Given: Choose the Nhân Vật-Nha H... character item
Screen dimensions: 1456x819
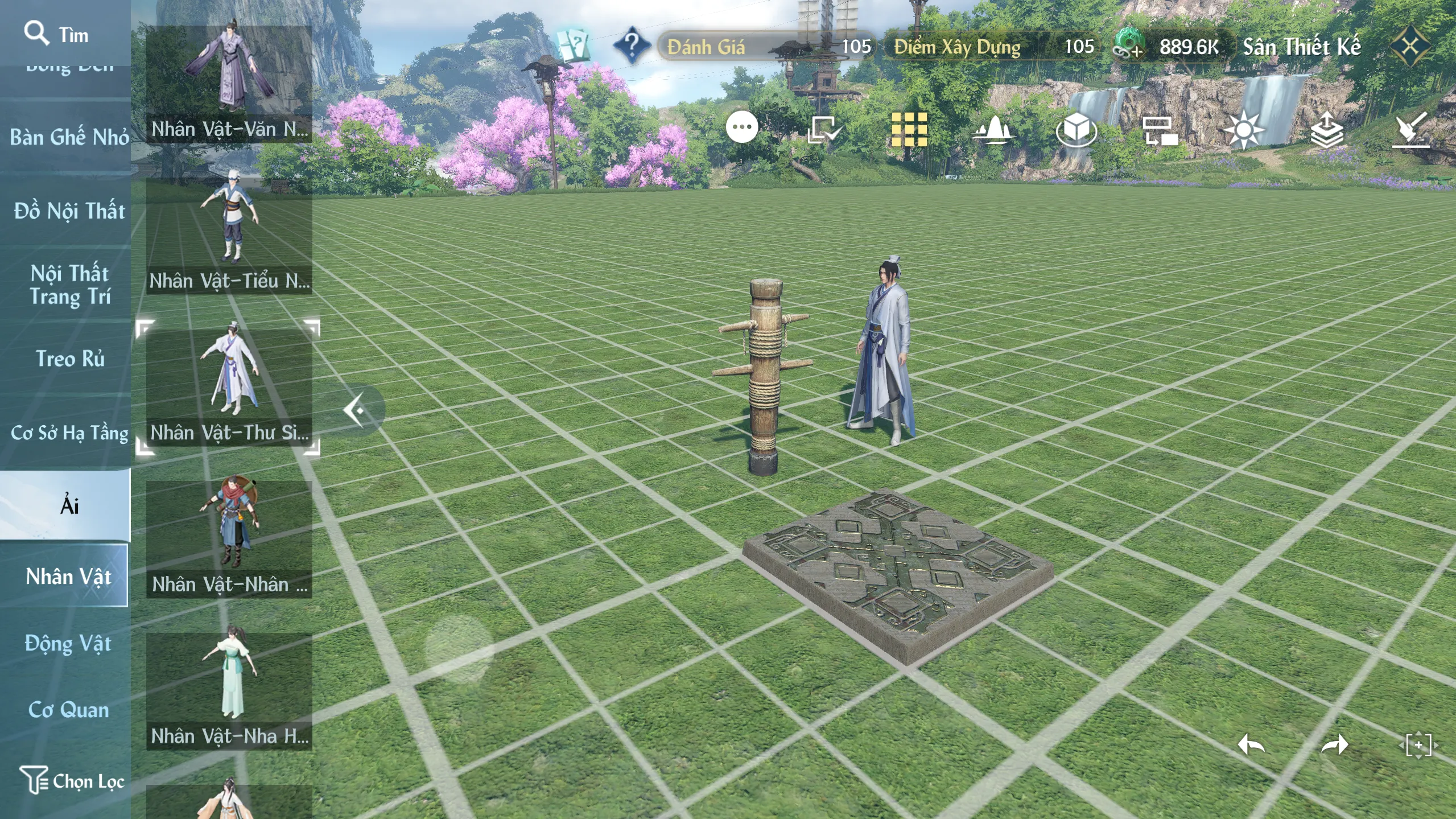Looking at the screenshot, I should tap(229, 690).
